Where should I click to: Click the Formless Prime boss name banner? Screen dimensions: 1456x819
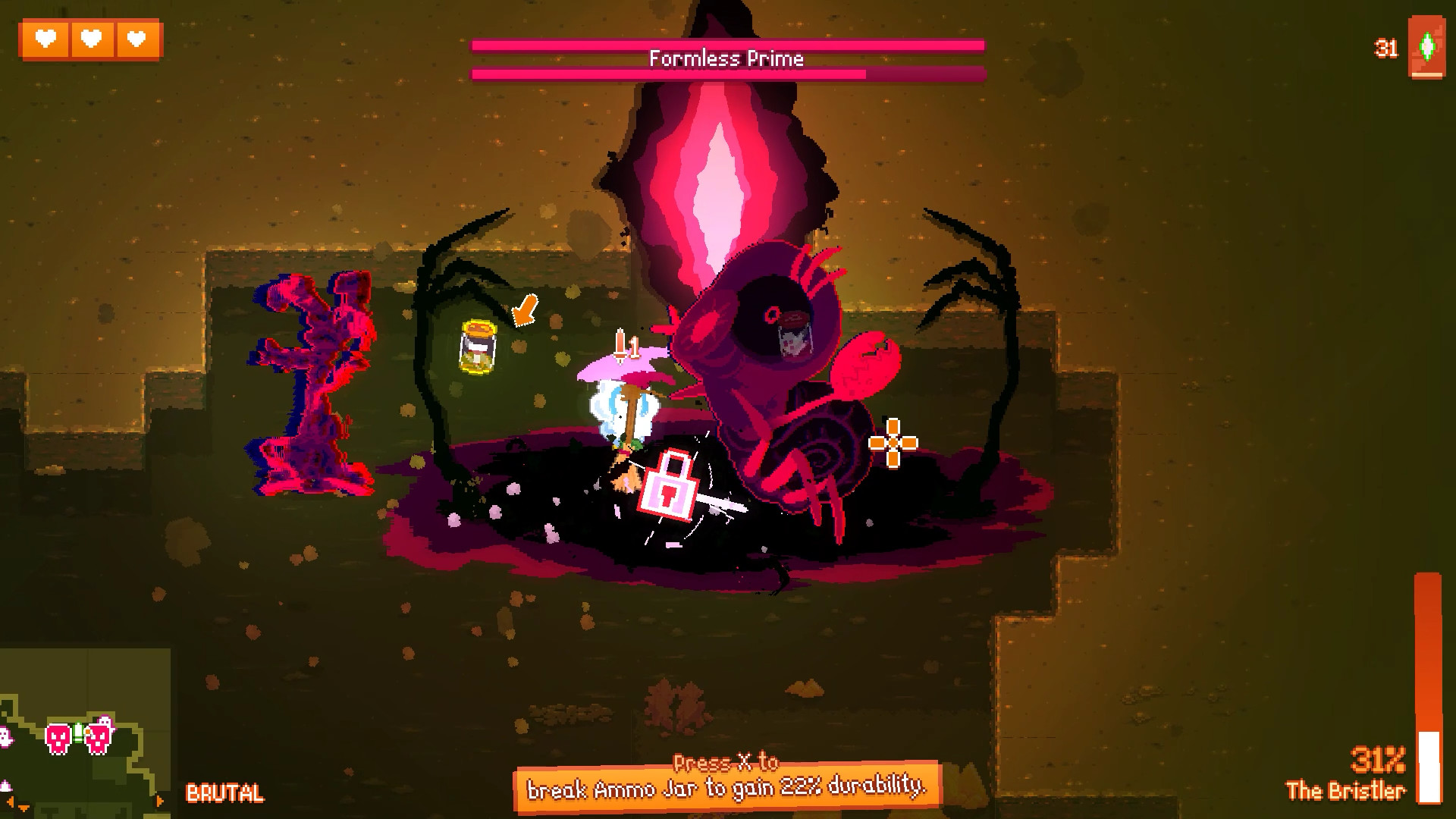726,59
